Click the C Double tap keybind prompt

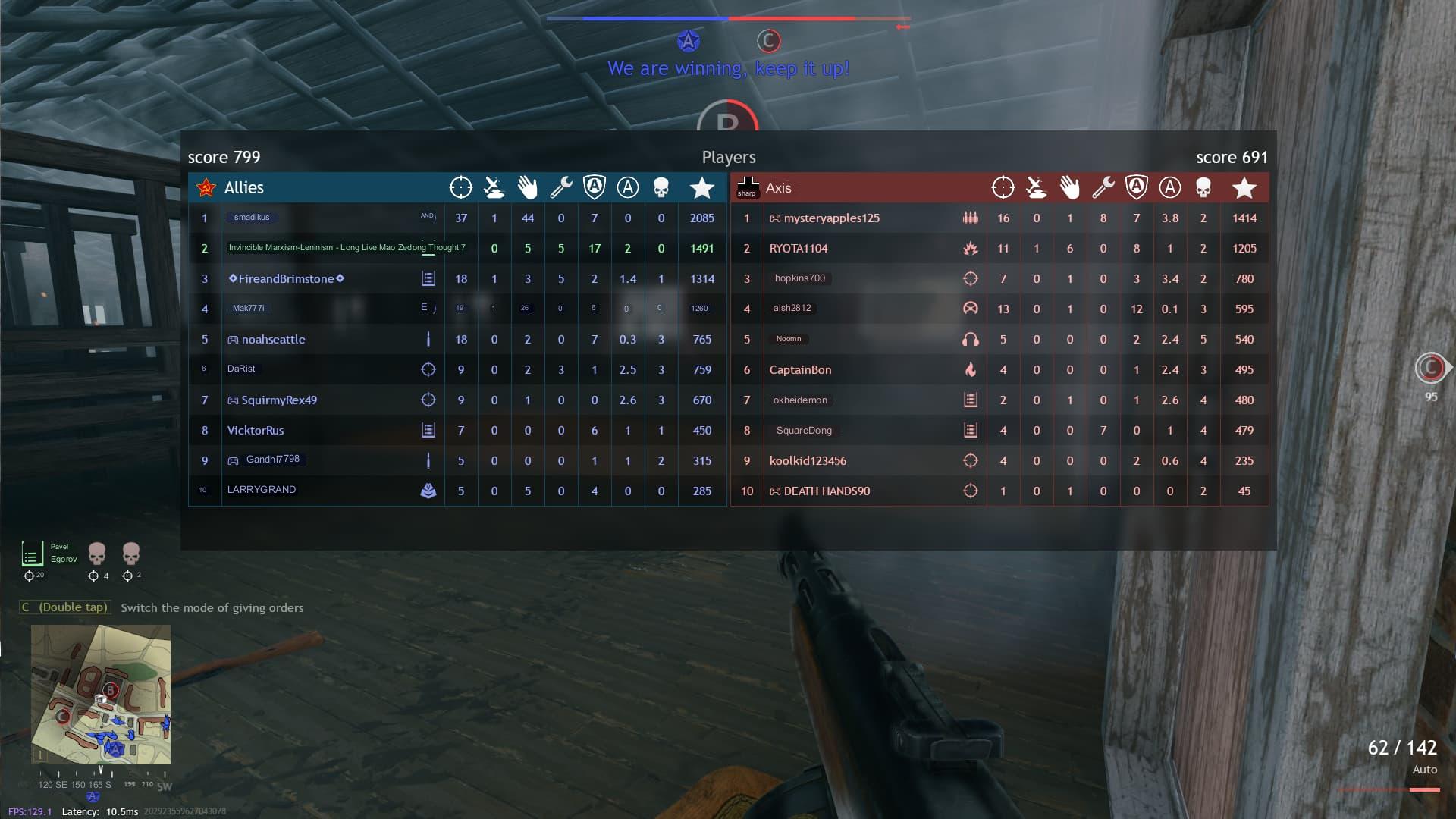click(x=65, y=607)
